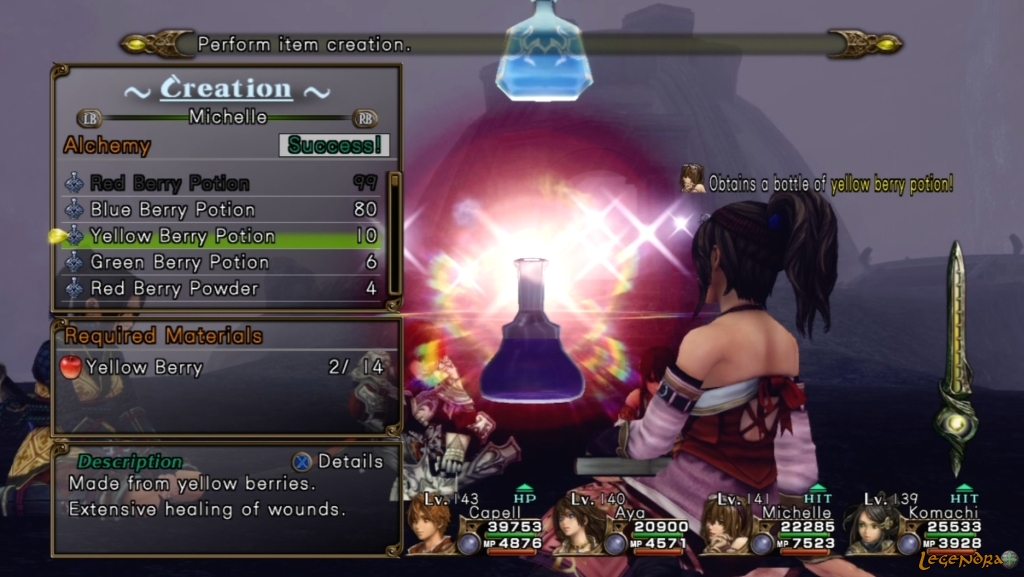Image resolution: width=1024 pixels, height=577 pixels.
Task: Click the Alchemy category heading
Action: pos(107,146)
